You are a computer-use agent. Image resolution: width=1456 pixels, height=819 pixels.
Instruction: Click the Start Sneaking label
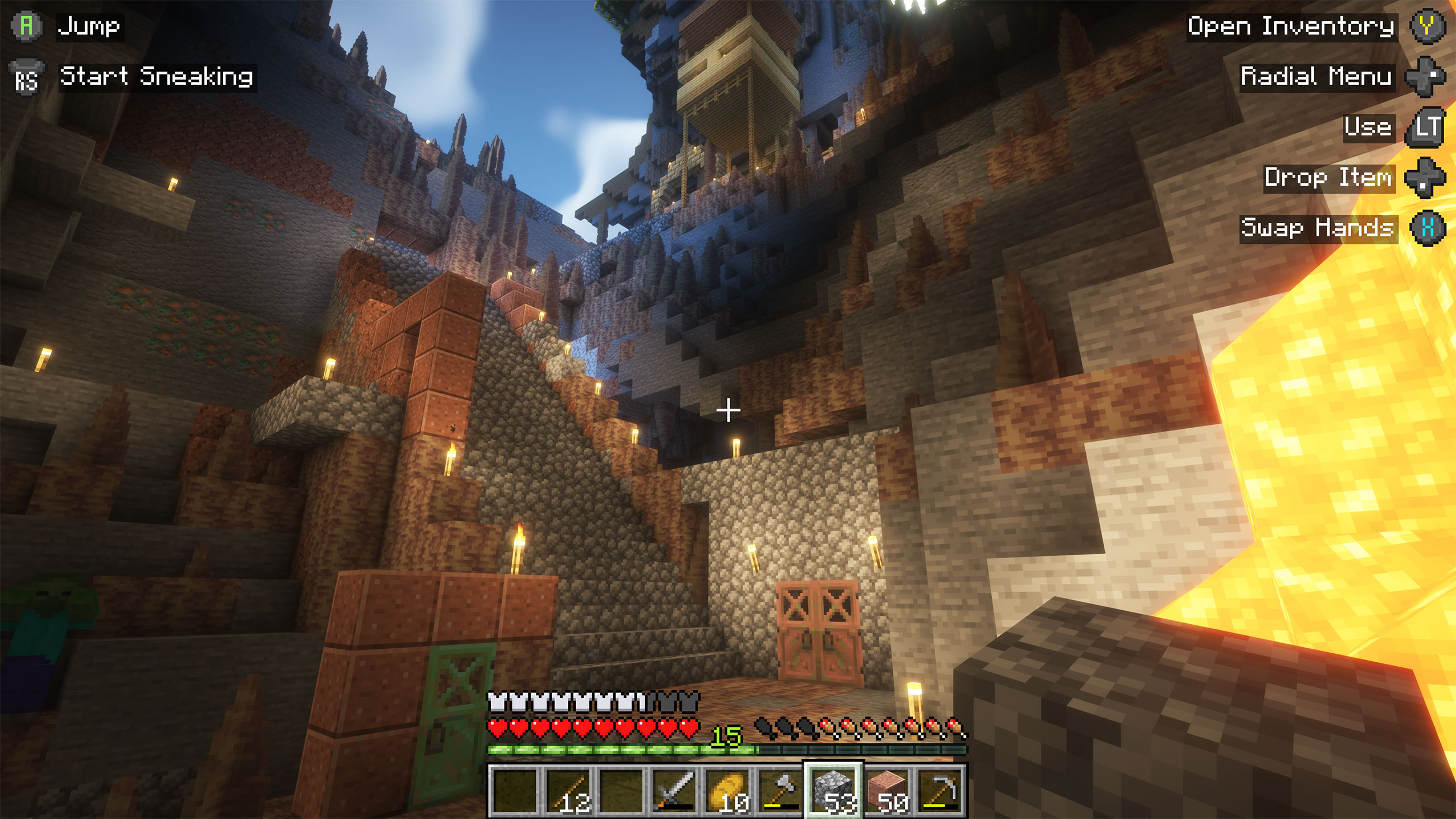tap(157, 78)
